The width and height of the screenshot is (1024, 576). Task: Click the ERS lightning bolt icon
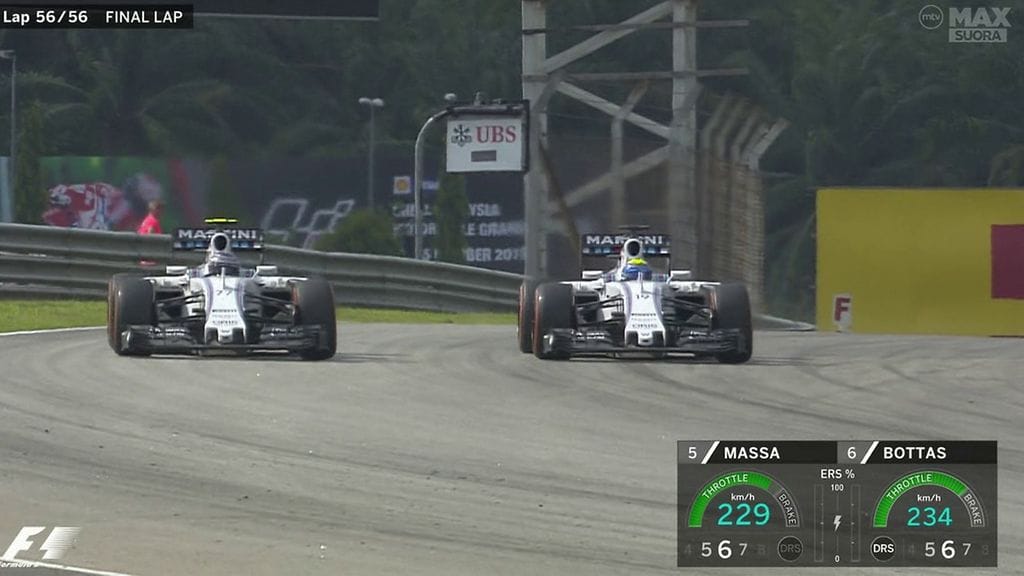pyautogui.click(x=837, y=523)
